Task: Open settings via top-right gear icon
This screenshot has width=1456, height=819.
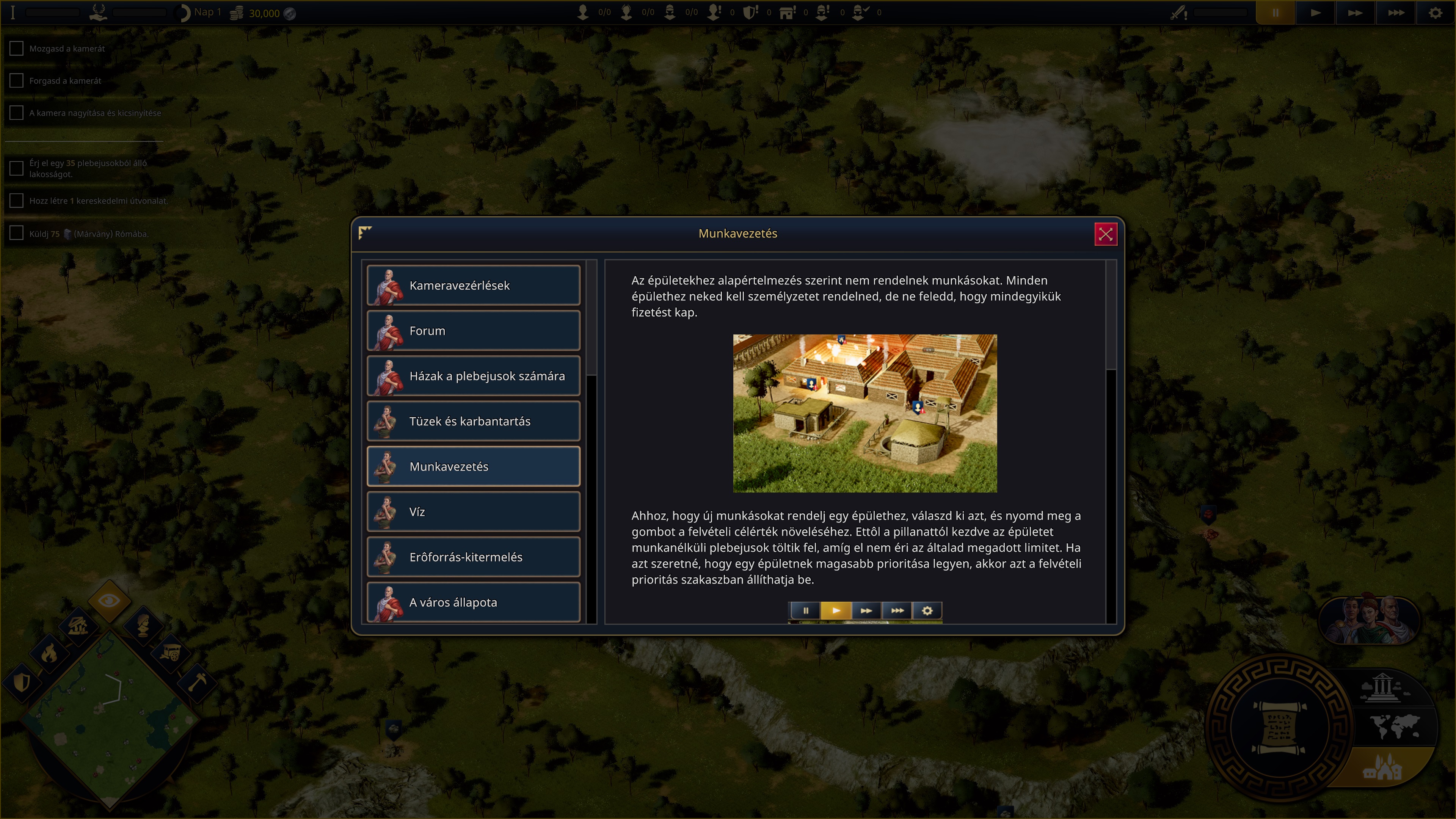Action: 1435,13
